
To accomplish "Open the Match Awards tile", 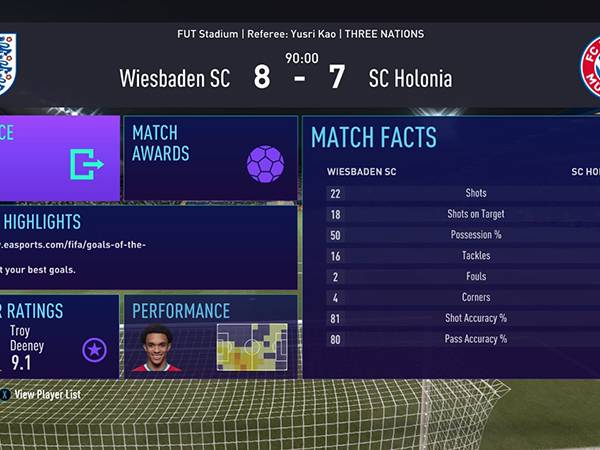I will click(211, 158).
